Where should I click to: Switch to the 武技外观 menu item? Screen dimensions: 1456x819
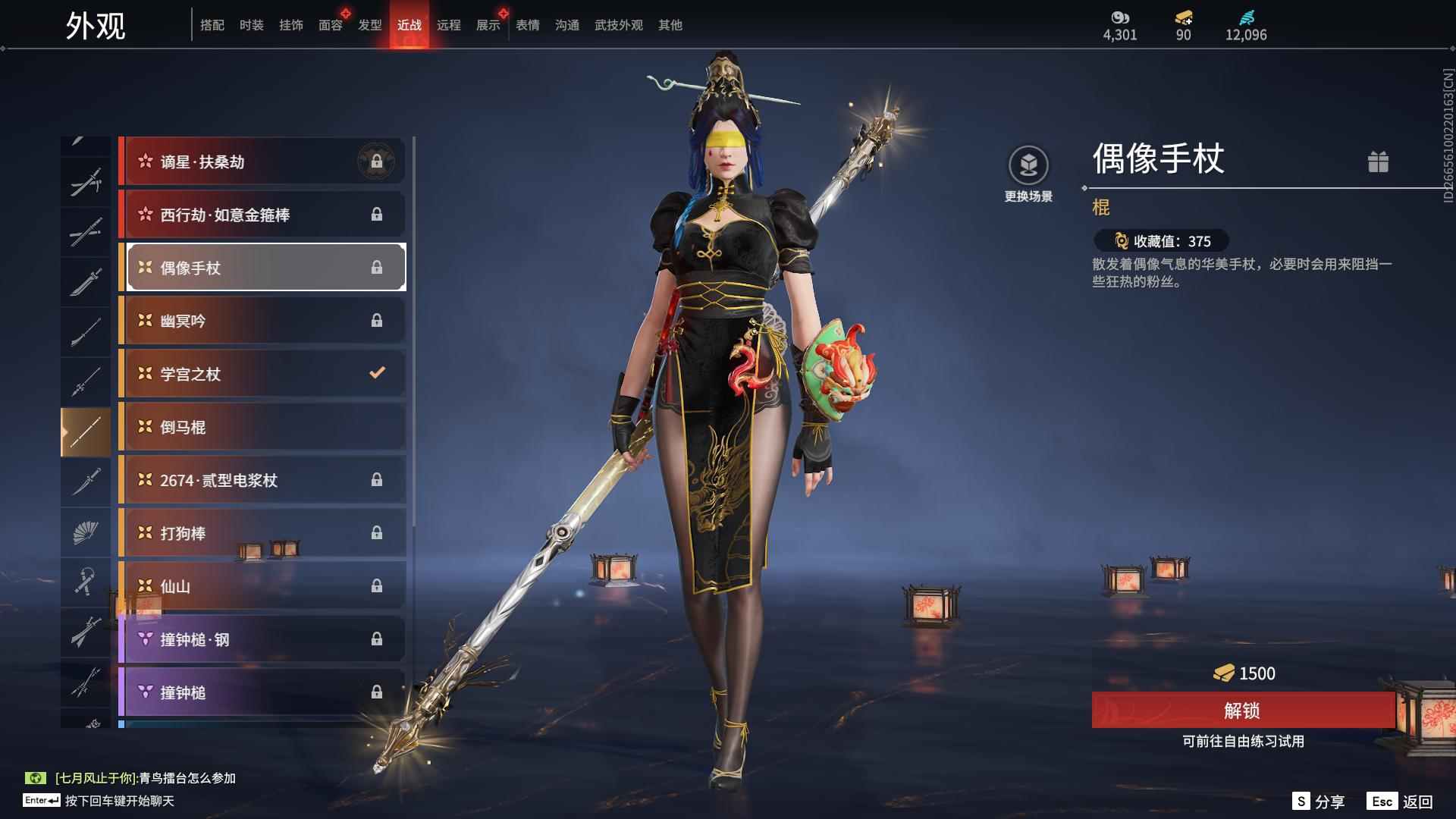point(618,24)
